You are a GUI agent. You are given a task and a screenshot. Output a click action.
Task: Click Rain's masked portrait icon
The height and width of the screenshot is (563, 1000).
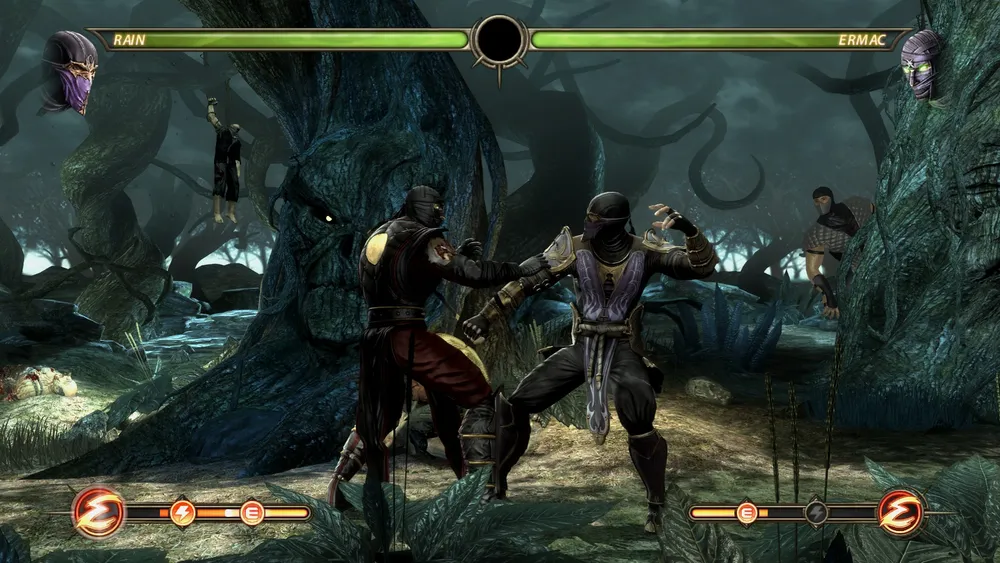point(69,70)
